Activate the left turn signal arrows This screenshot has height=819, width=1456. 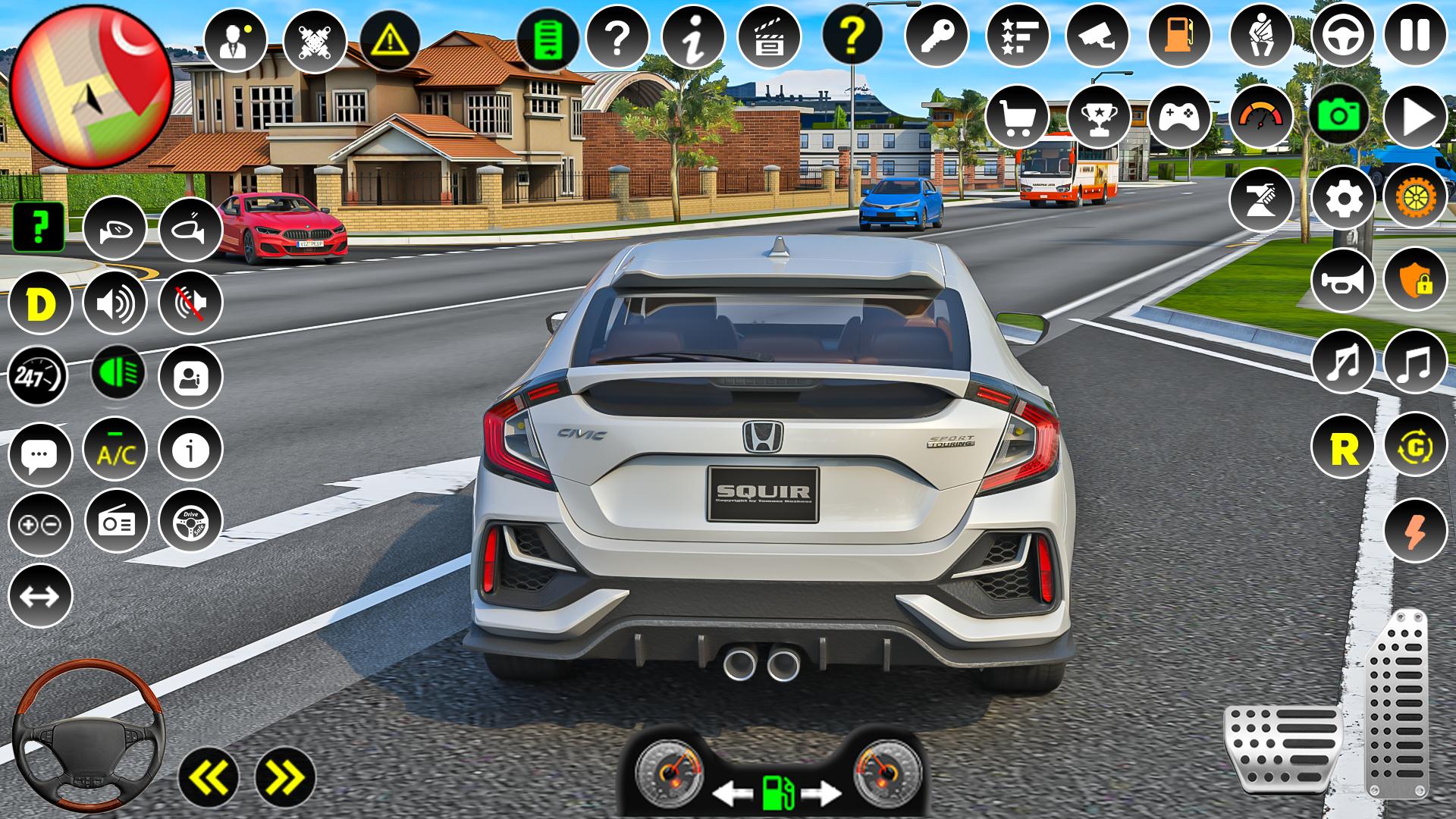coord(209,777)
